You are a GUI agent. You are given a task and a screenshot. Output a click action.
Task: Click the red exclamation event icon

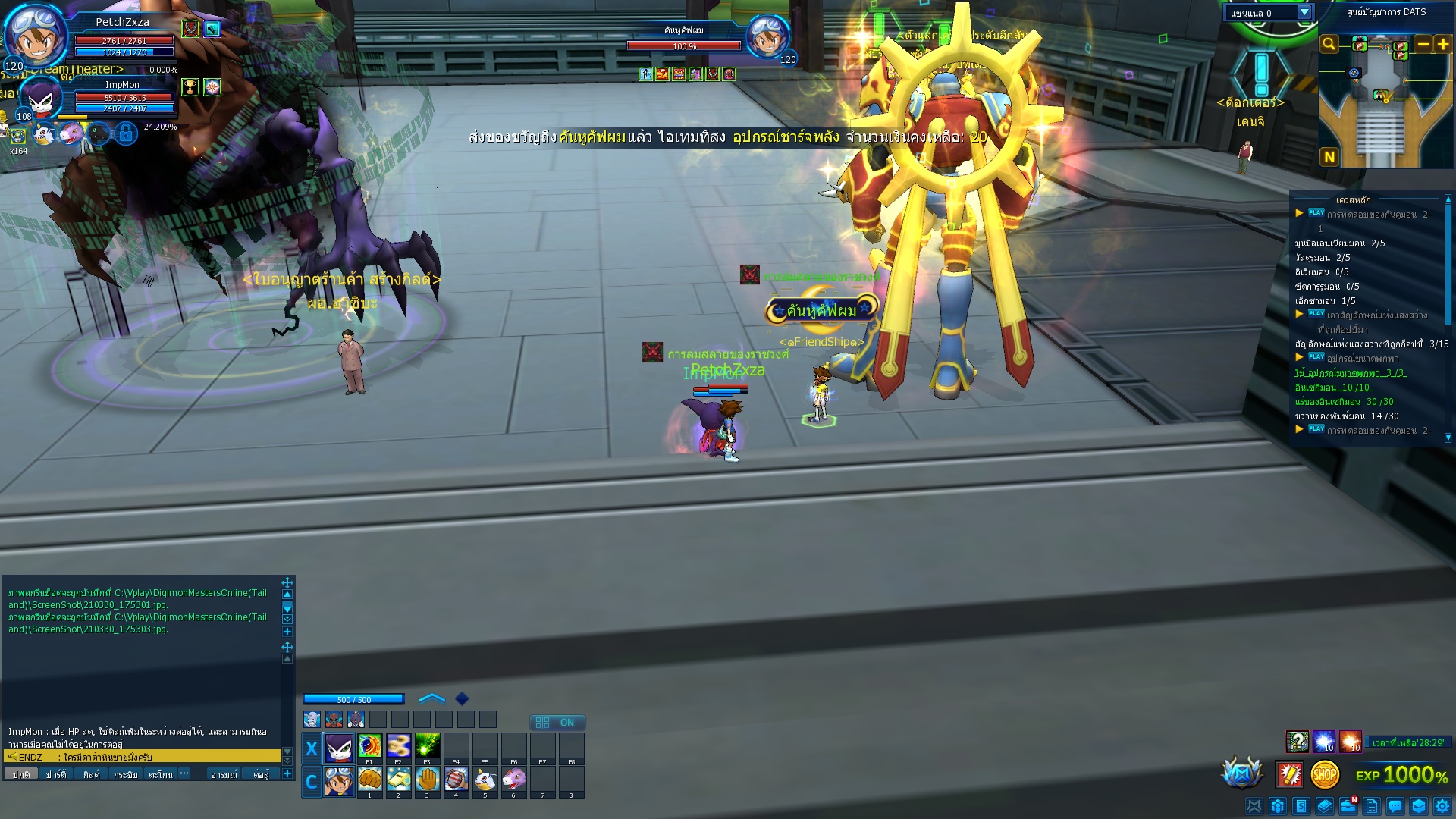click(1289, 774)
